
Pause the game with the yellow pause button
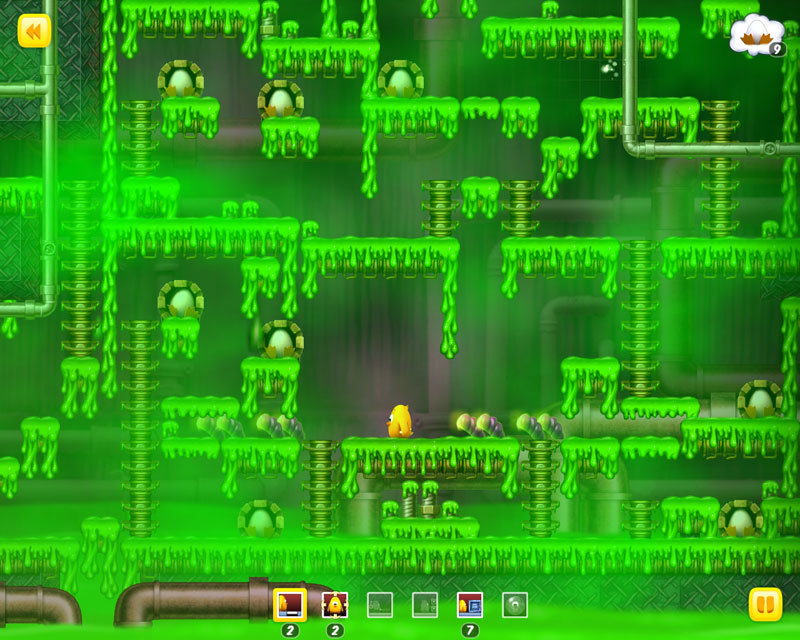pyautogui.click(x=765, y=604)
